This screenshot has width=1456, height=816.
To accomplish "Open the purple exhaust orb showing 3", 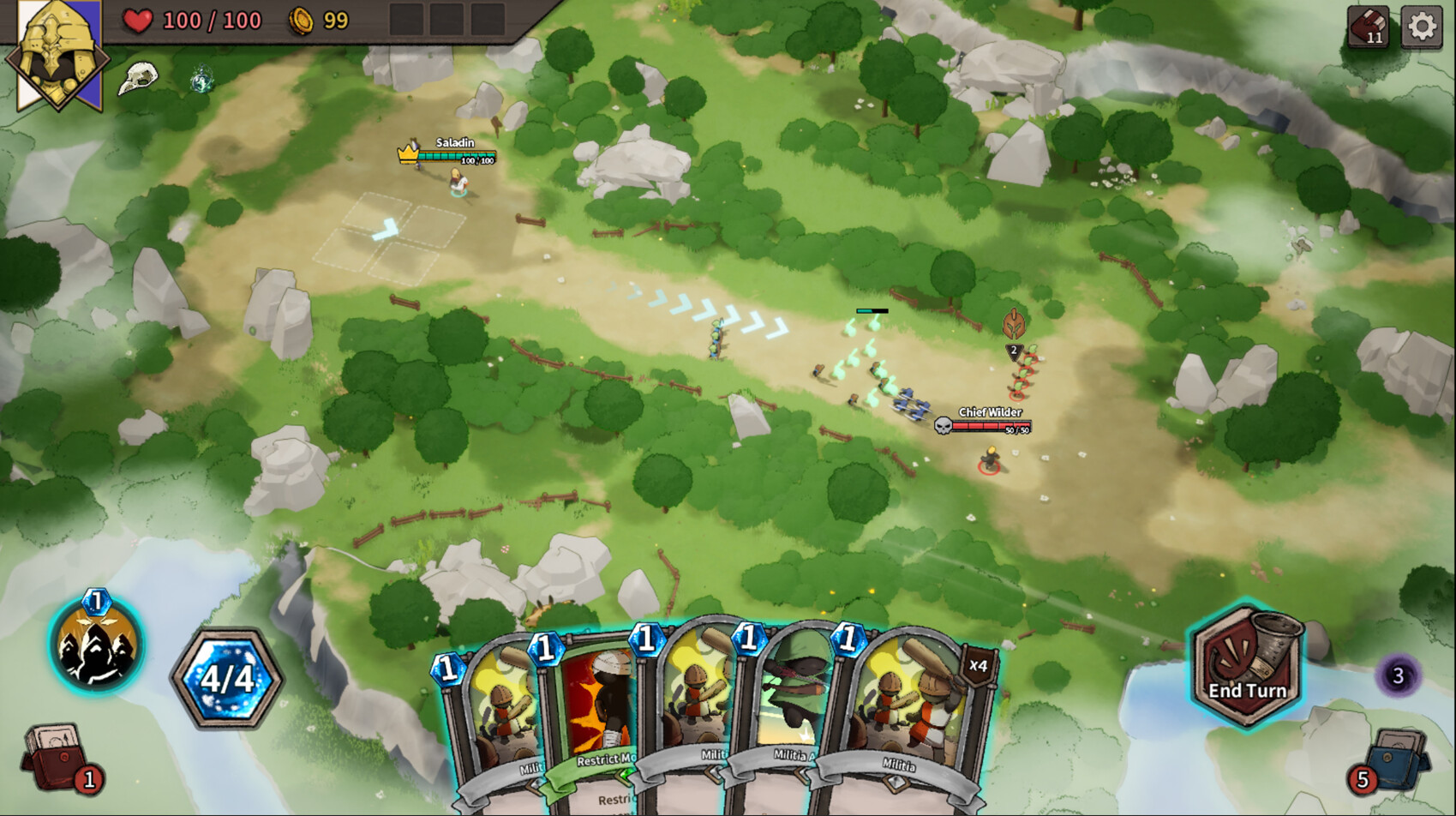I will [x=1399, y=675].
